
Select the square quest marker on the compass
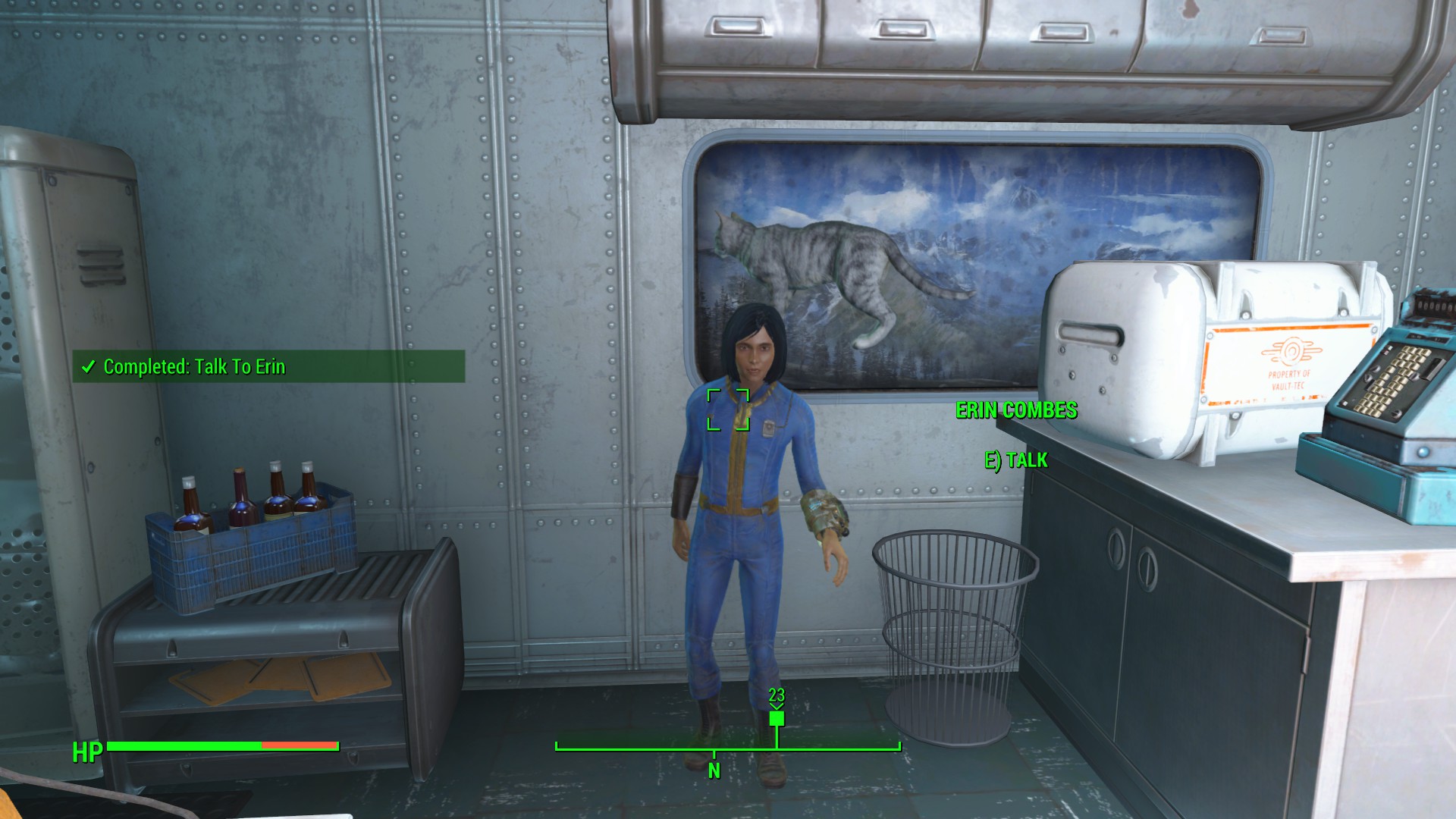[777, 717]
